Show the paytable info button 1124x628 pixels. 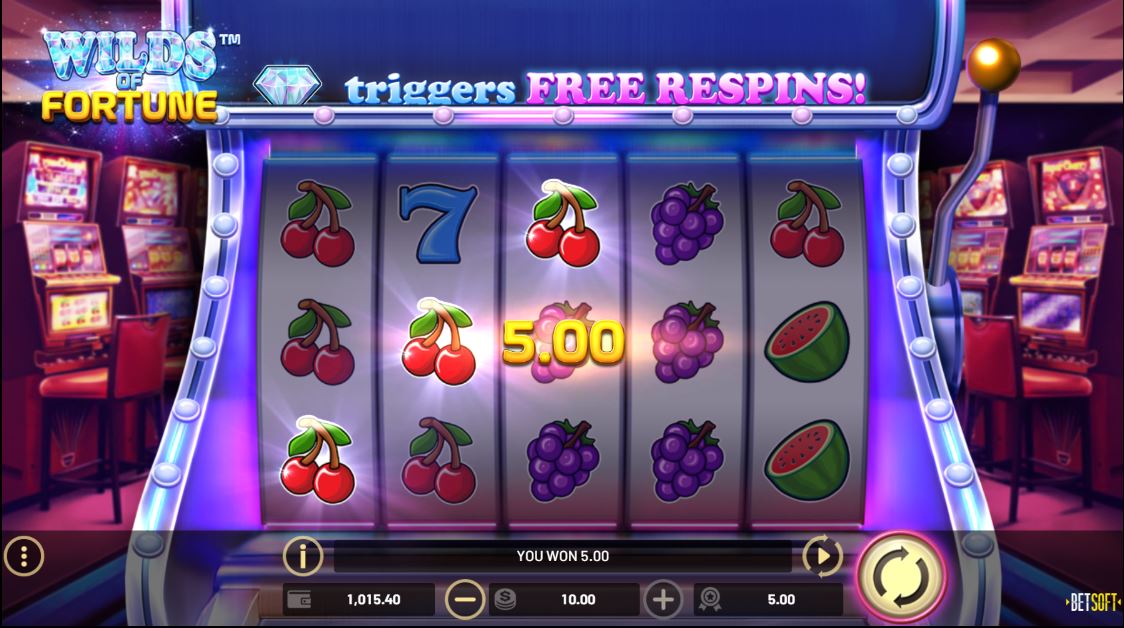[303, 556]
